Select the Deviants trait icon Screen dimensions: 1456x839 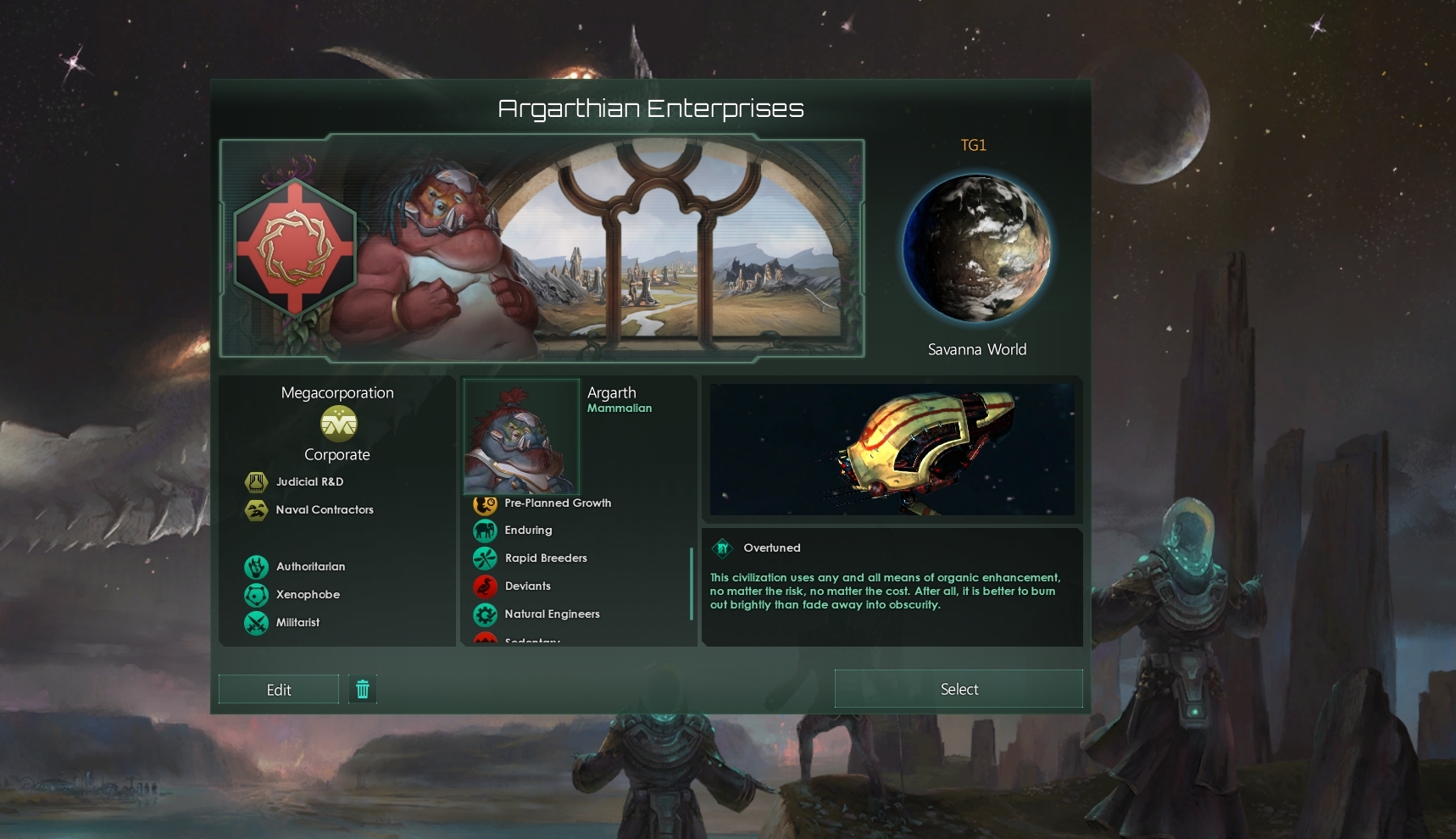[x=485, y=586]
